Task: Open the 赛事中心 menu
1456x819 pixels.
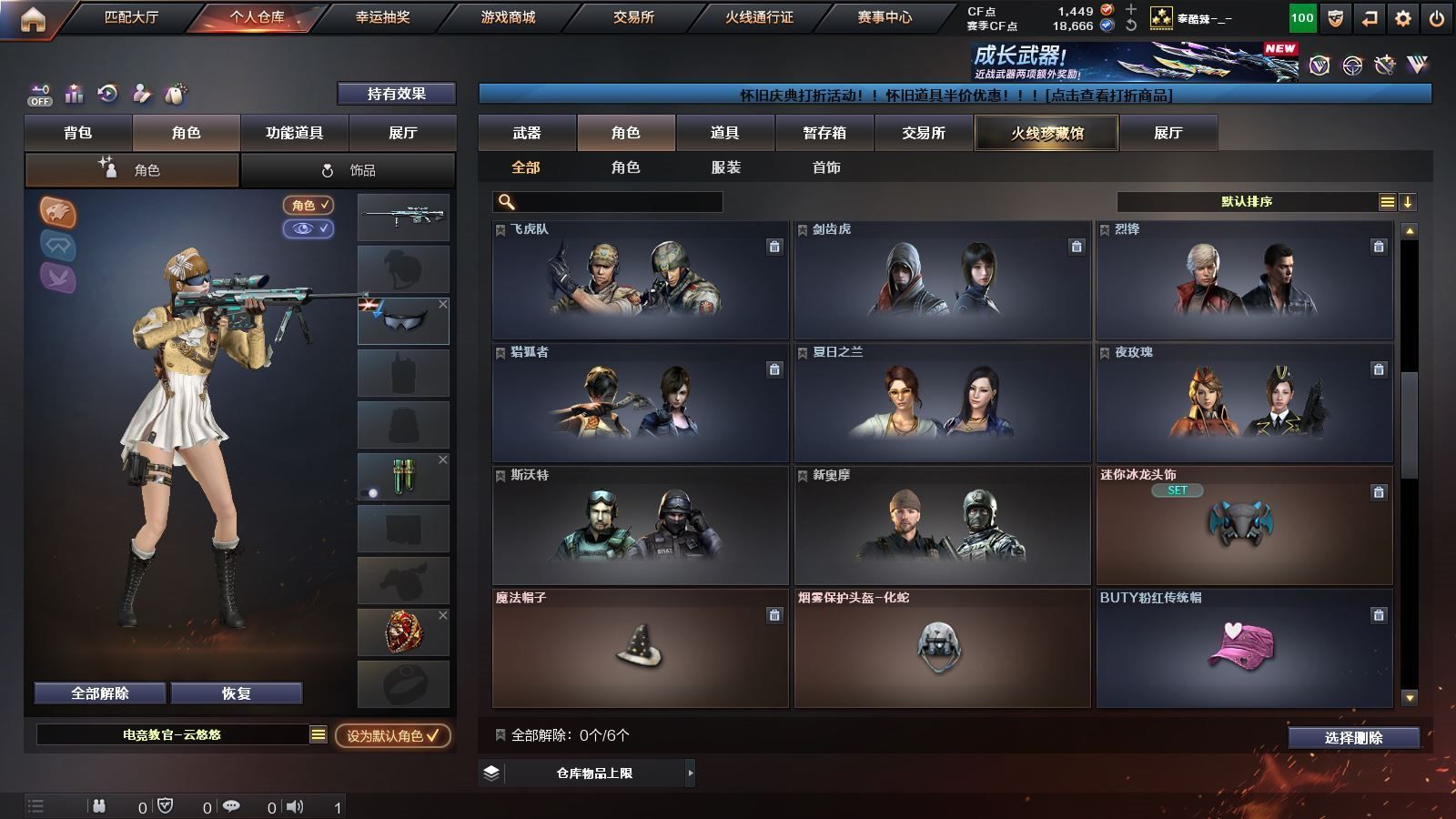Action: 884,17
